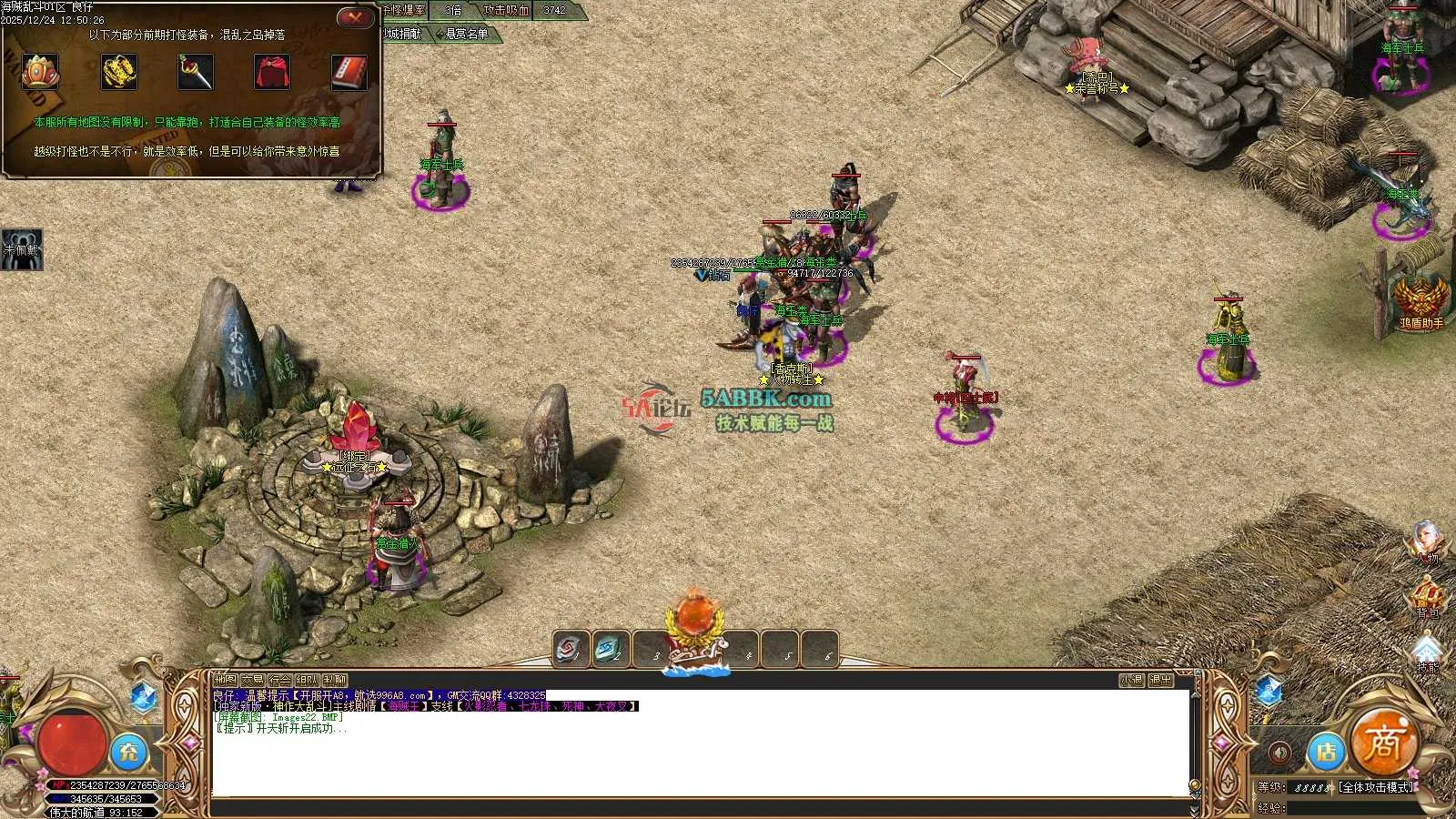1456x819 pixels.
Task: Click the blue 店 store button
Action: 1327,752
